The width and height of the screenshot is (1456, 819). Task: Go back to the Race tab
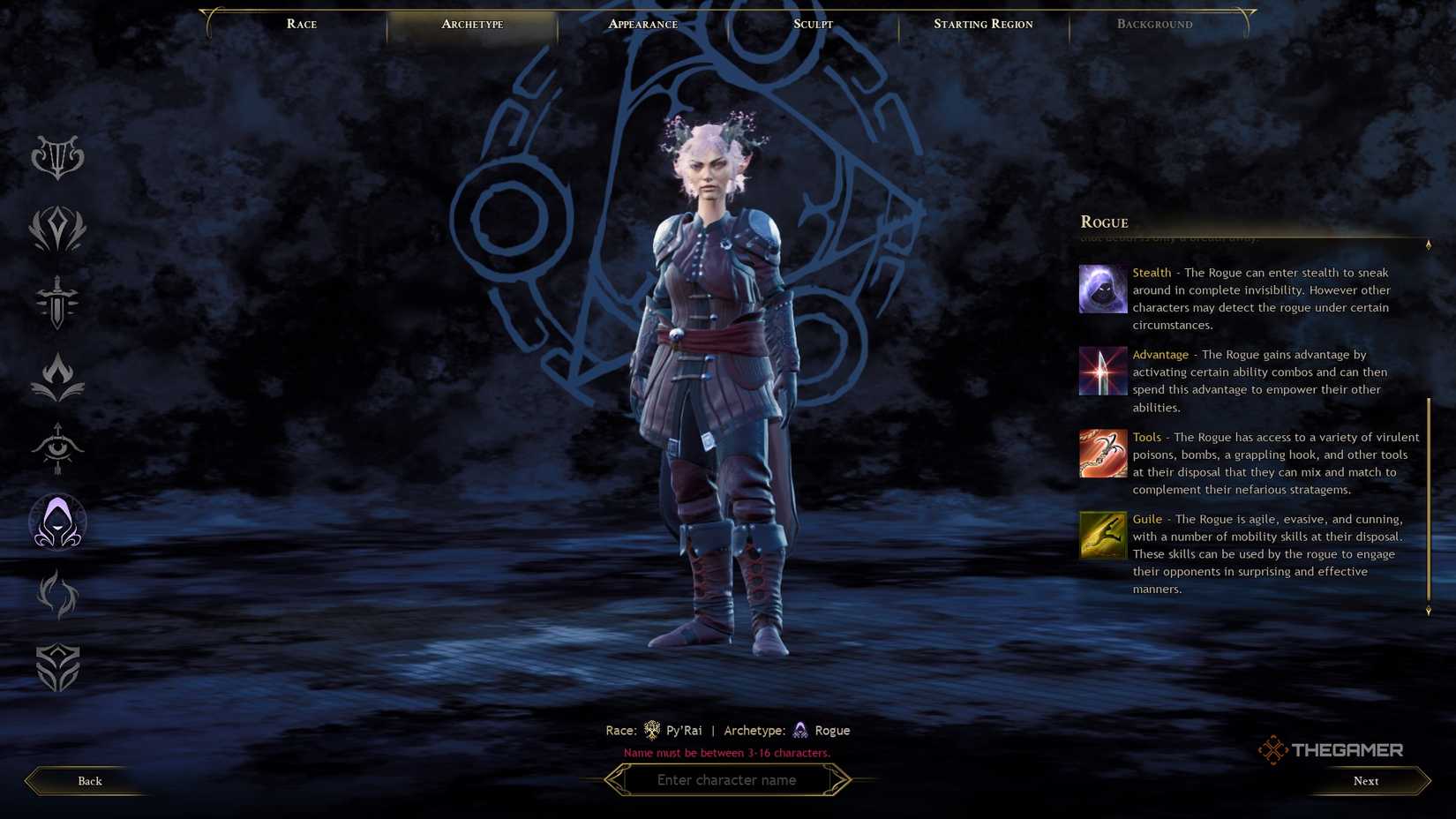point(301,24)
